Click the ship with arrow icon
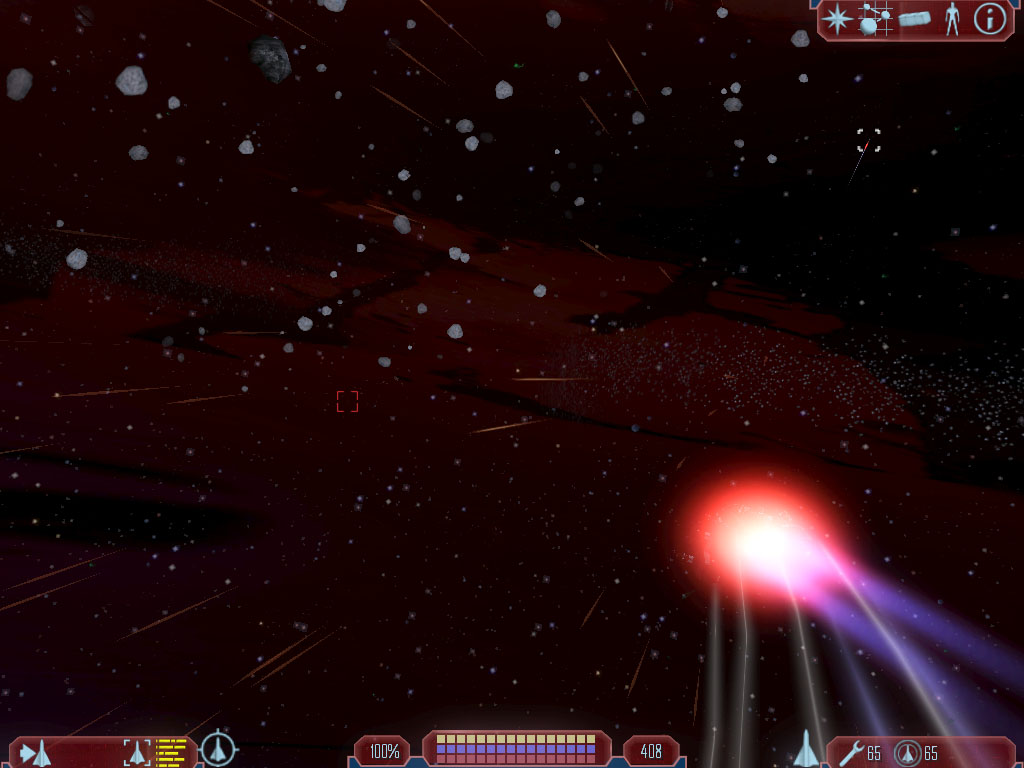This screenshot has width=1024, height=768. click(35, 752)
